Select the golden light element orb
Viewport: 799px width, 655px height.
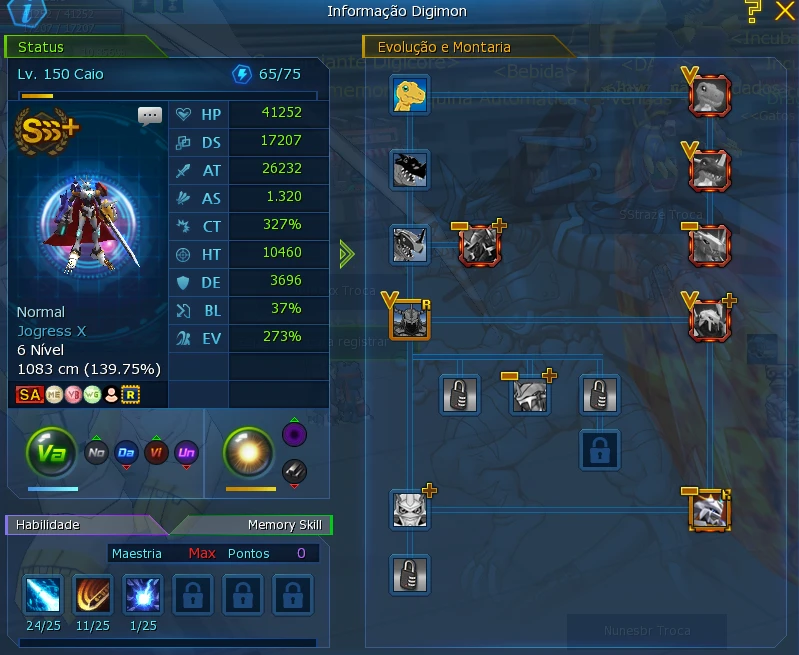(x=247, y=453)
